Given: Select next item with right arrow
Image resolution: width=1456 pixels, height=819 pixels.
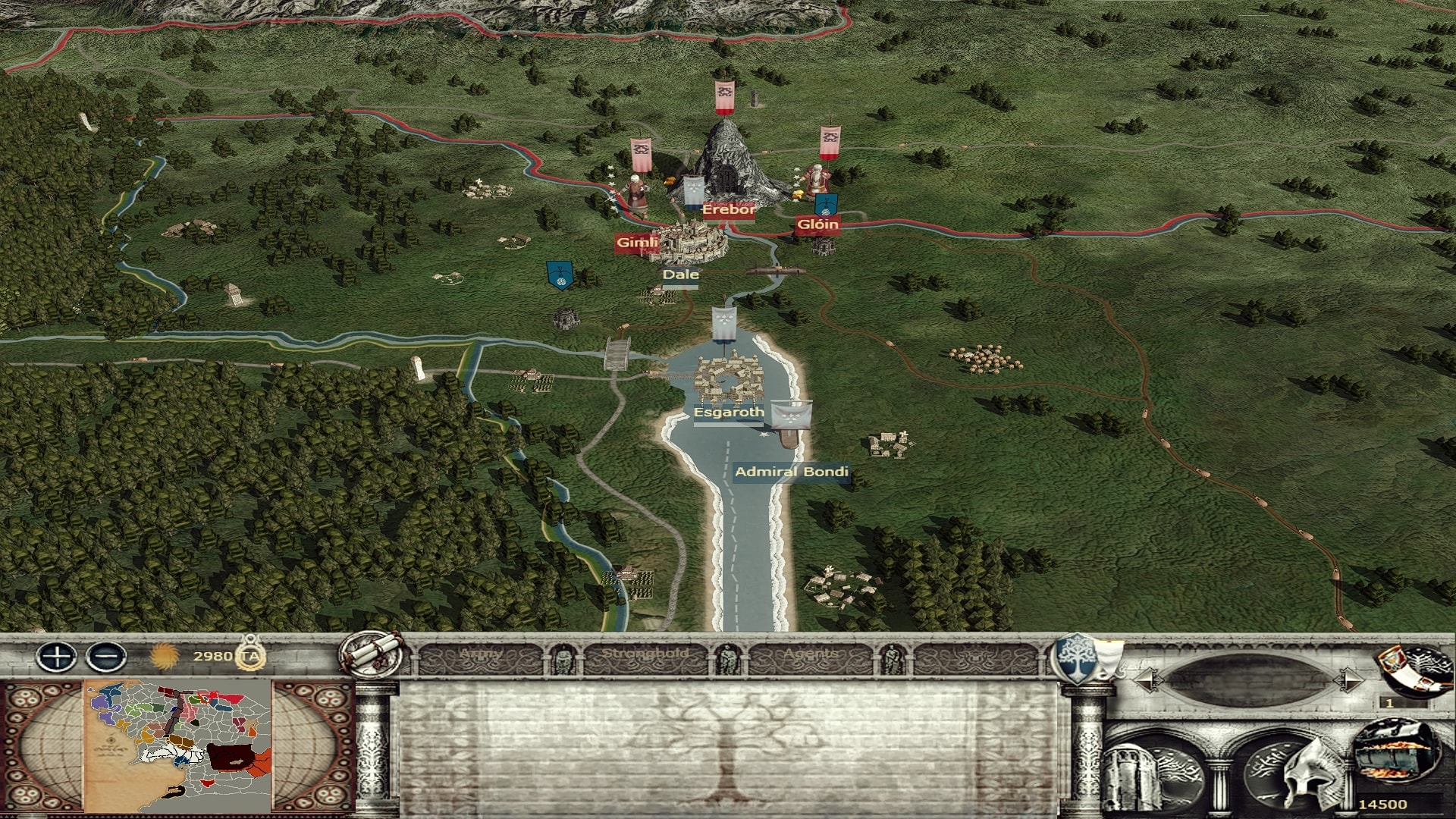Looking at the screenshot, I should pyautogui.click(x=1348, y=679).
